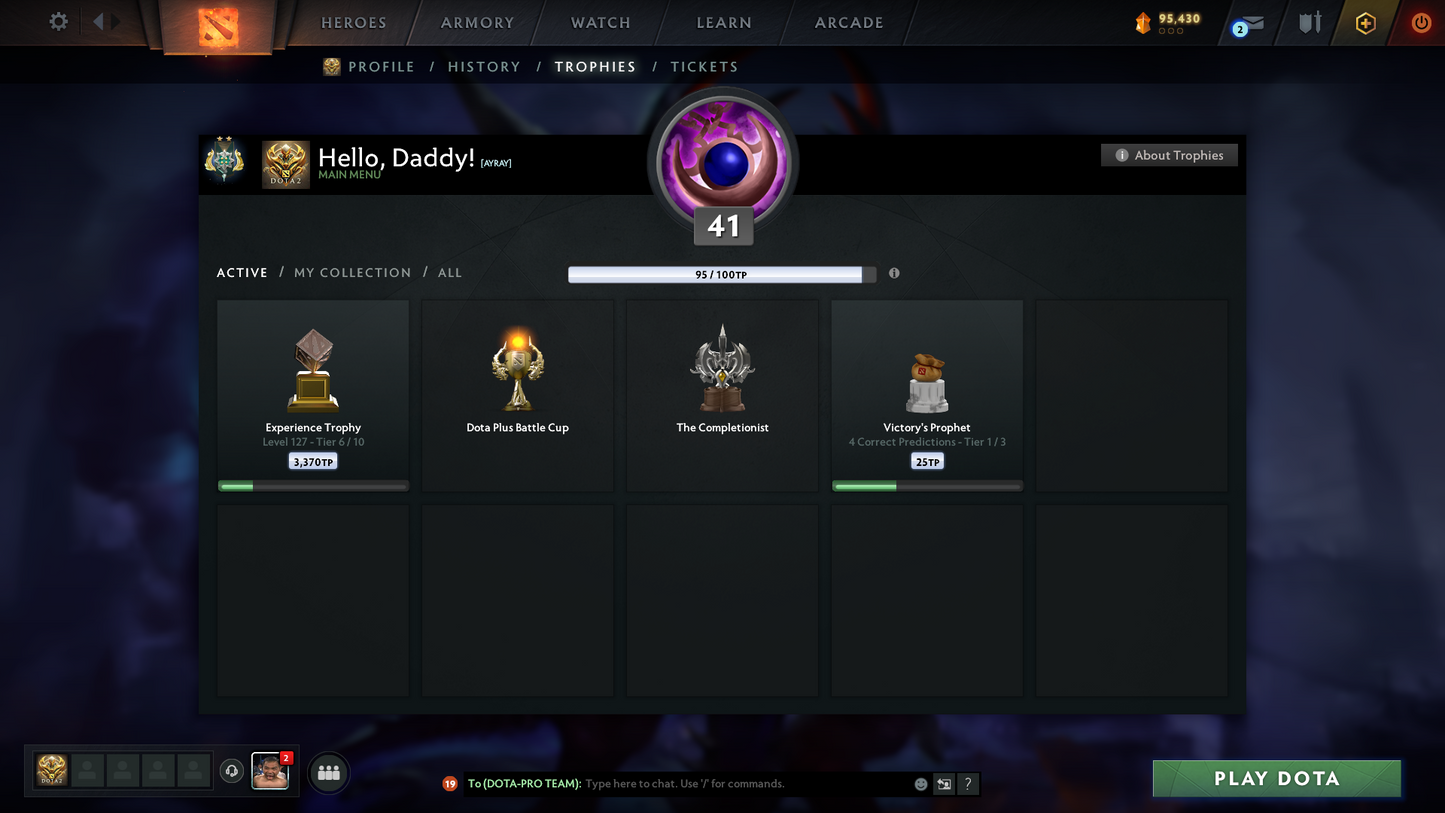Screen dimensions: 1445x813
Task: Open the shield and sword loadout icon
Action: 1310,22
